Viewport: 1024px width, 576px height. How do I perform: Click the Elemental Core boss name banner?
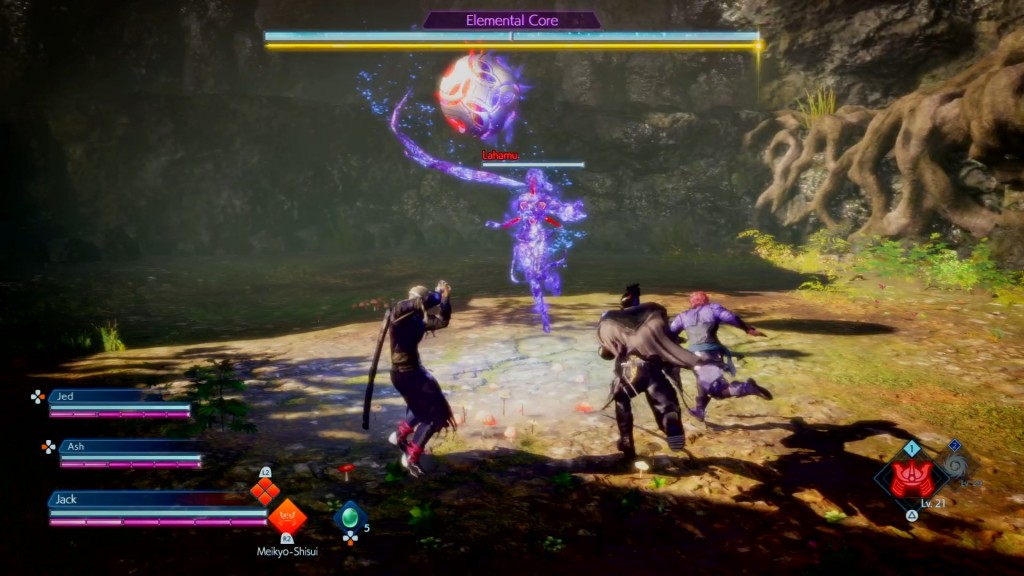(x=511, y=20)
